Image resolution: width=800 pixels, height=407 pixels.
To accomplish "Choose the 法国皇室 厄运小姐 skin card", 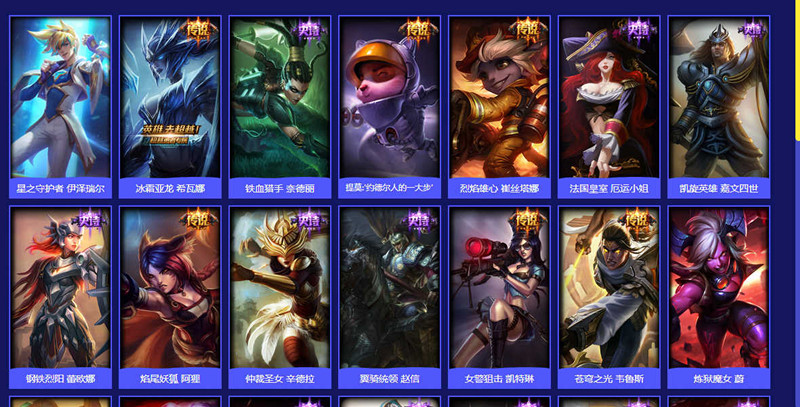I will coord(609,98).
